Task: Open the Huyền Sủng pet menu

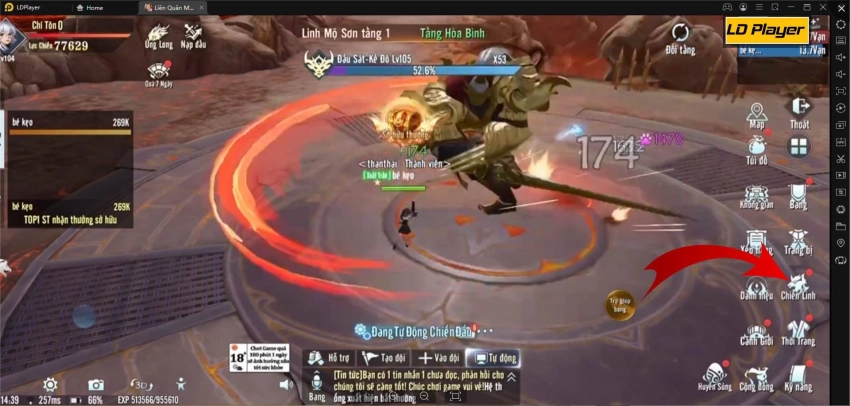Action: tap(714, 375)
